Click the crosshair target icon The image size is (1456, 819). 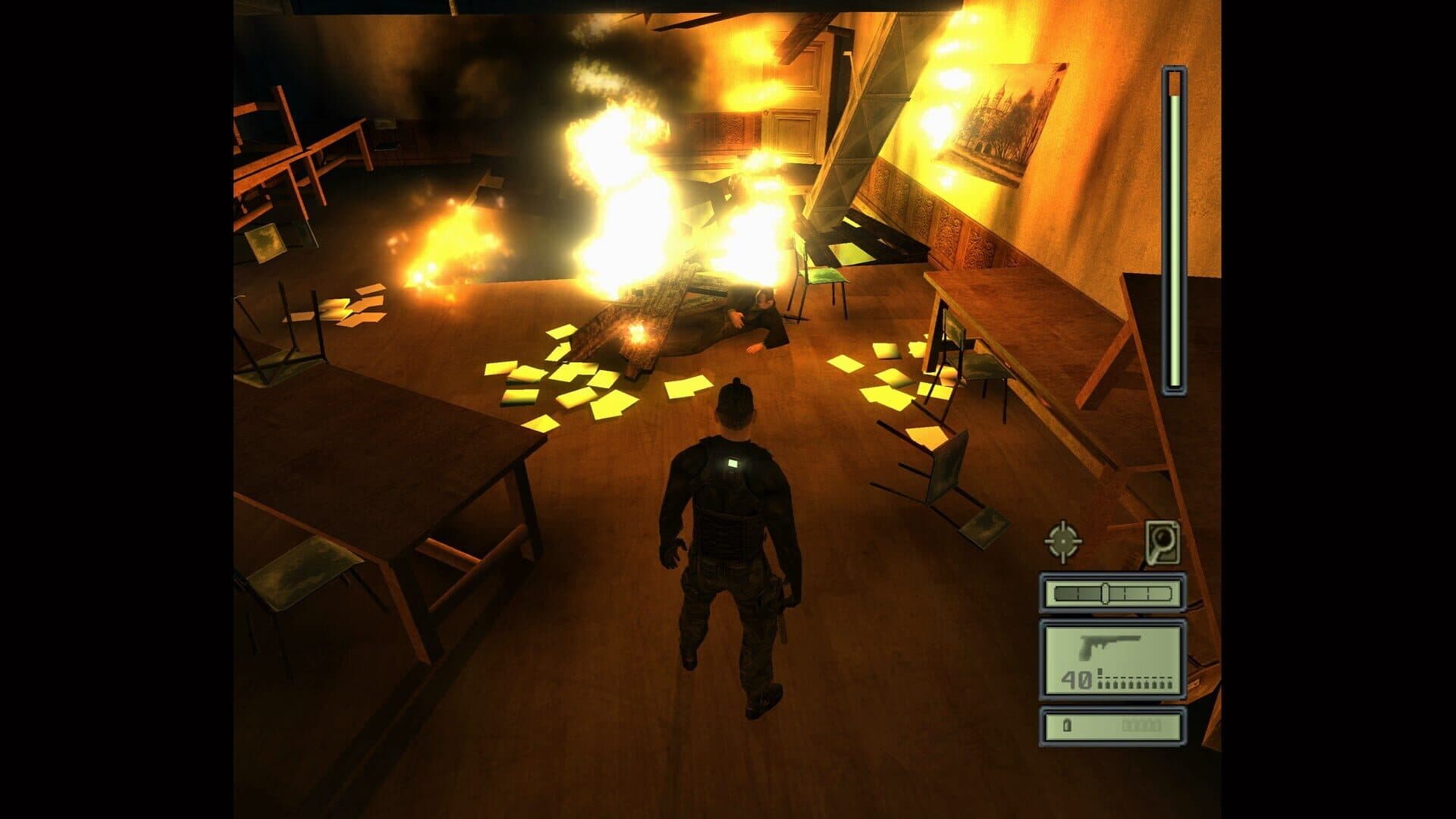point(1063,541)
